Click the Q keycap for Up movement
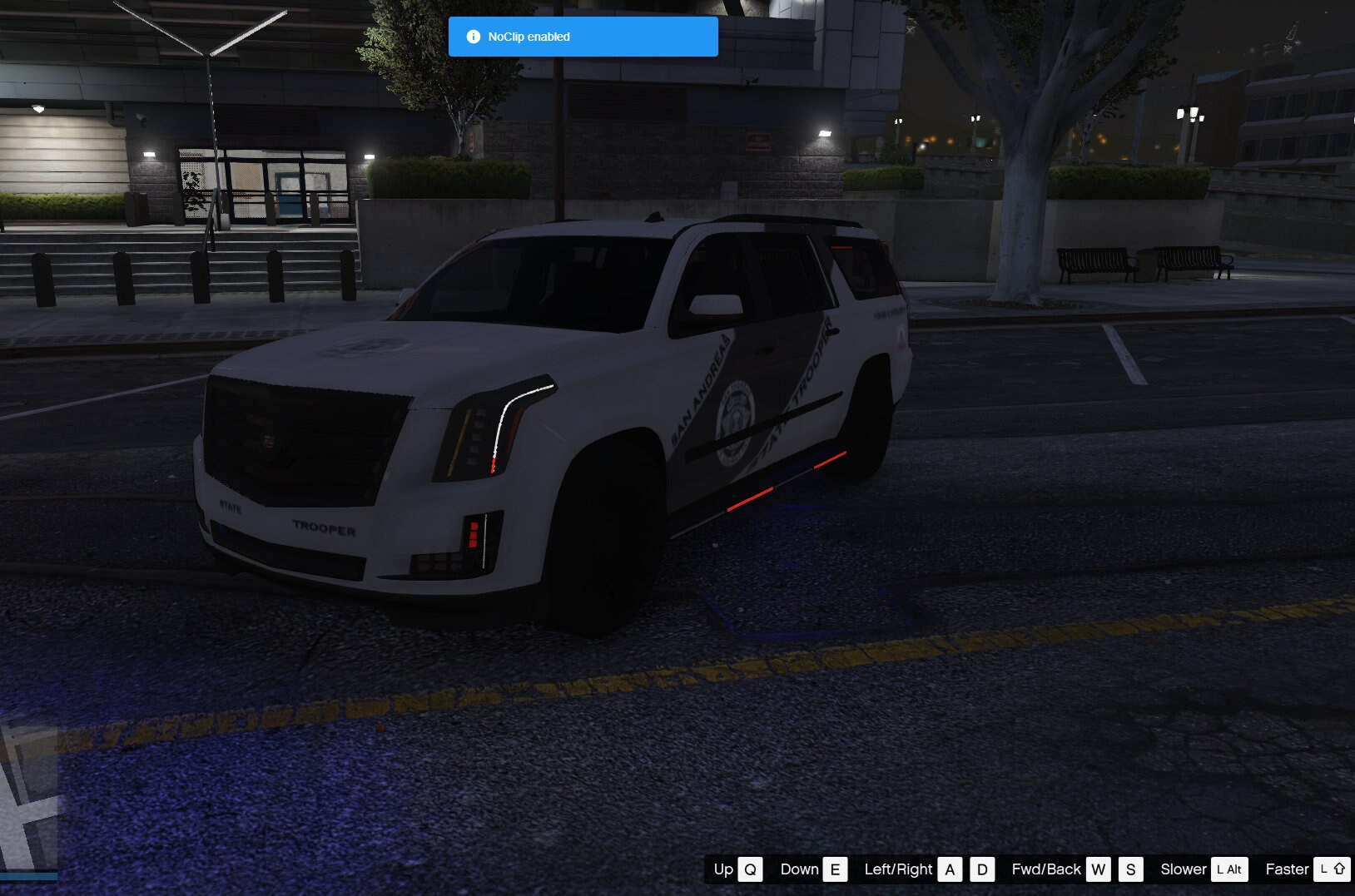The image size is (1355, 896). pos(751,869)
